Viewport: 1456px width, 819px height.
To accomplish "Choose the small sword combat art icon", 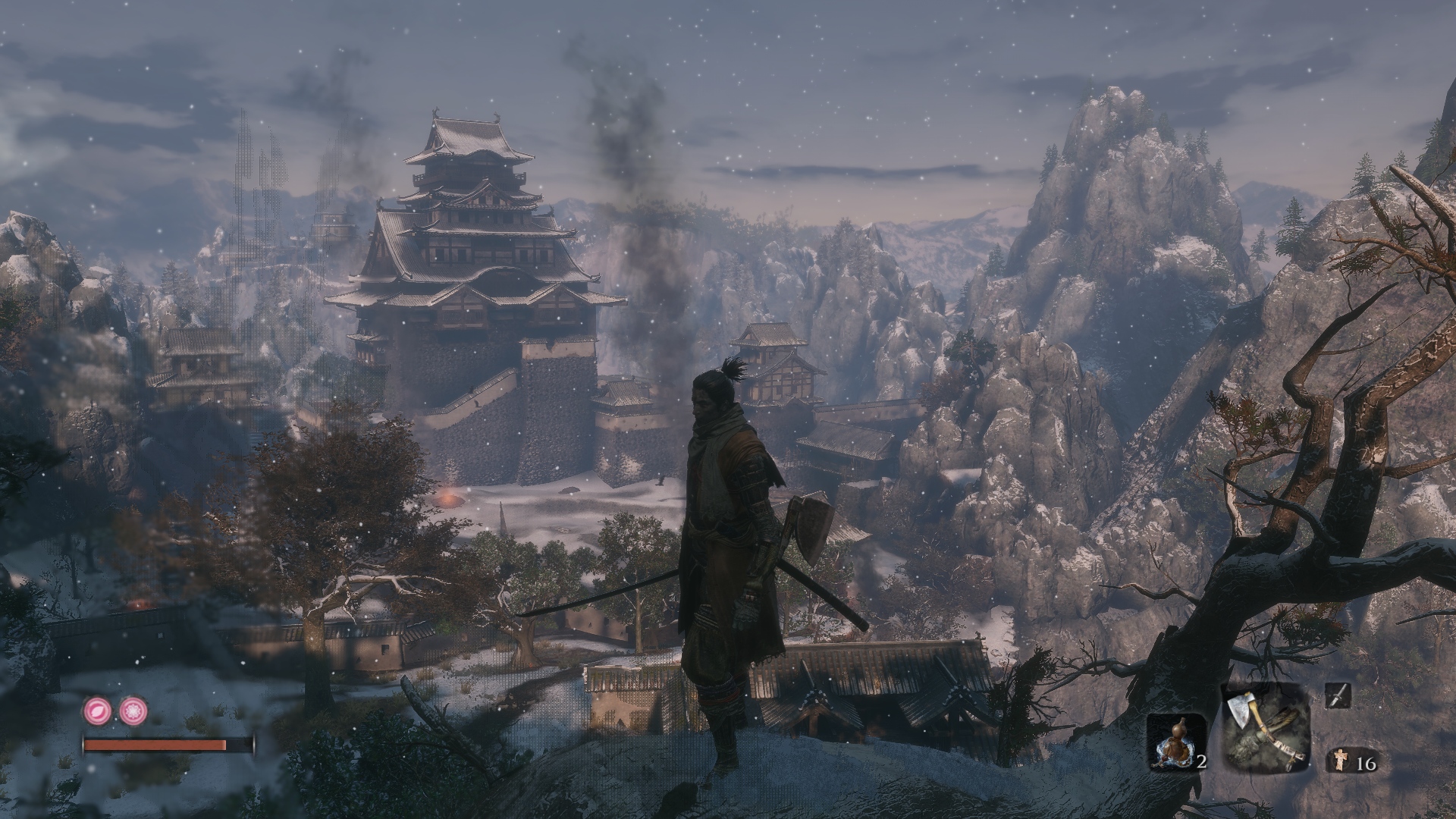I will [1338, 695].
